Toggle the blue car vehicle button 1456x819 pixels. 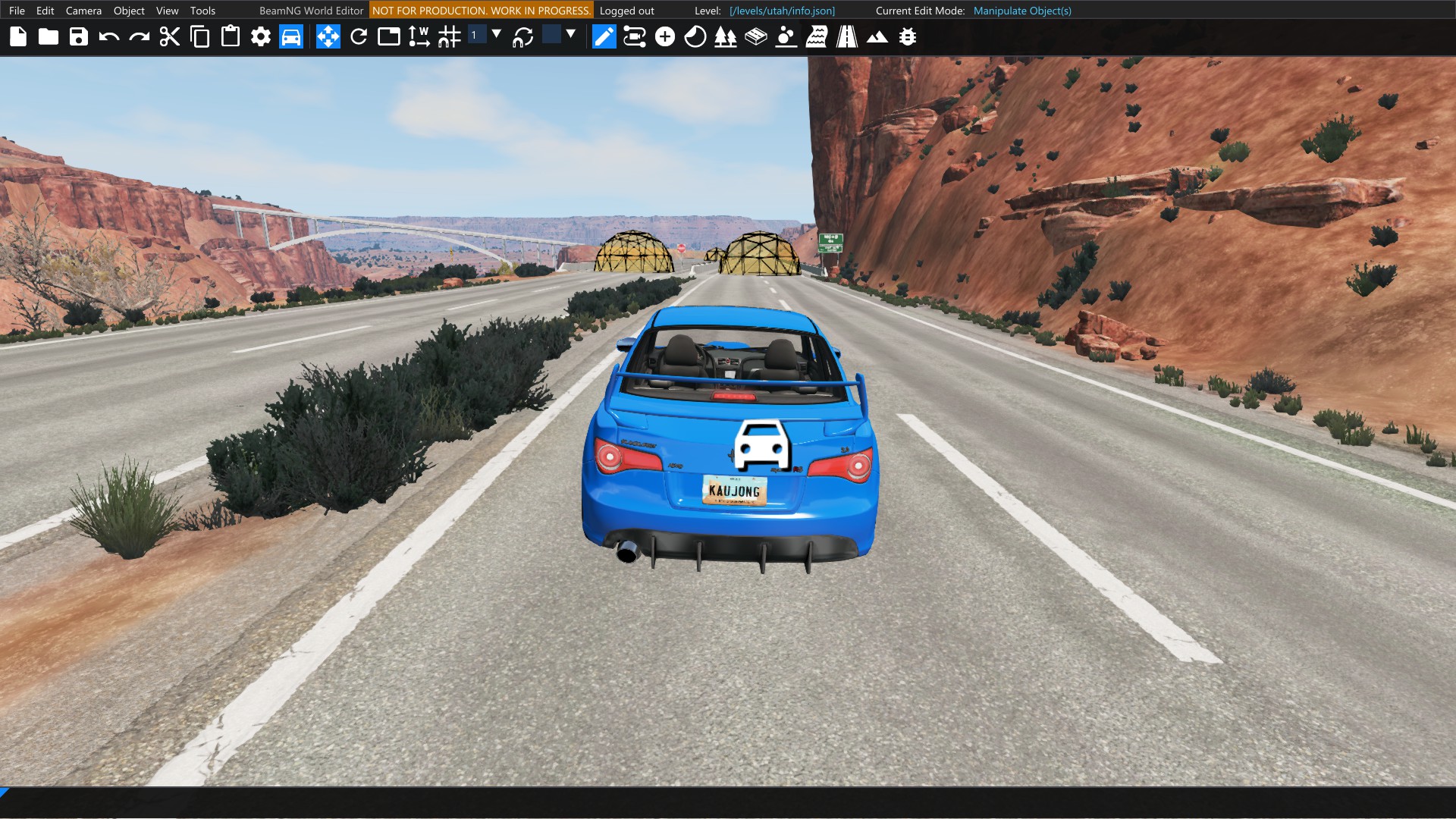point(291,36)
